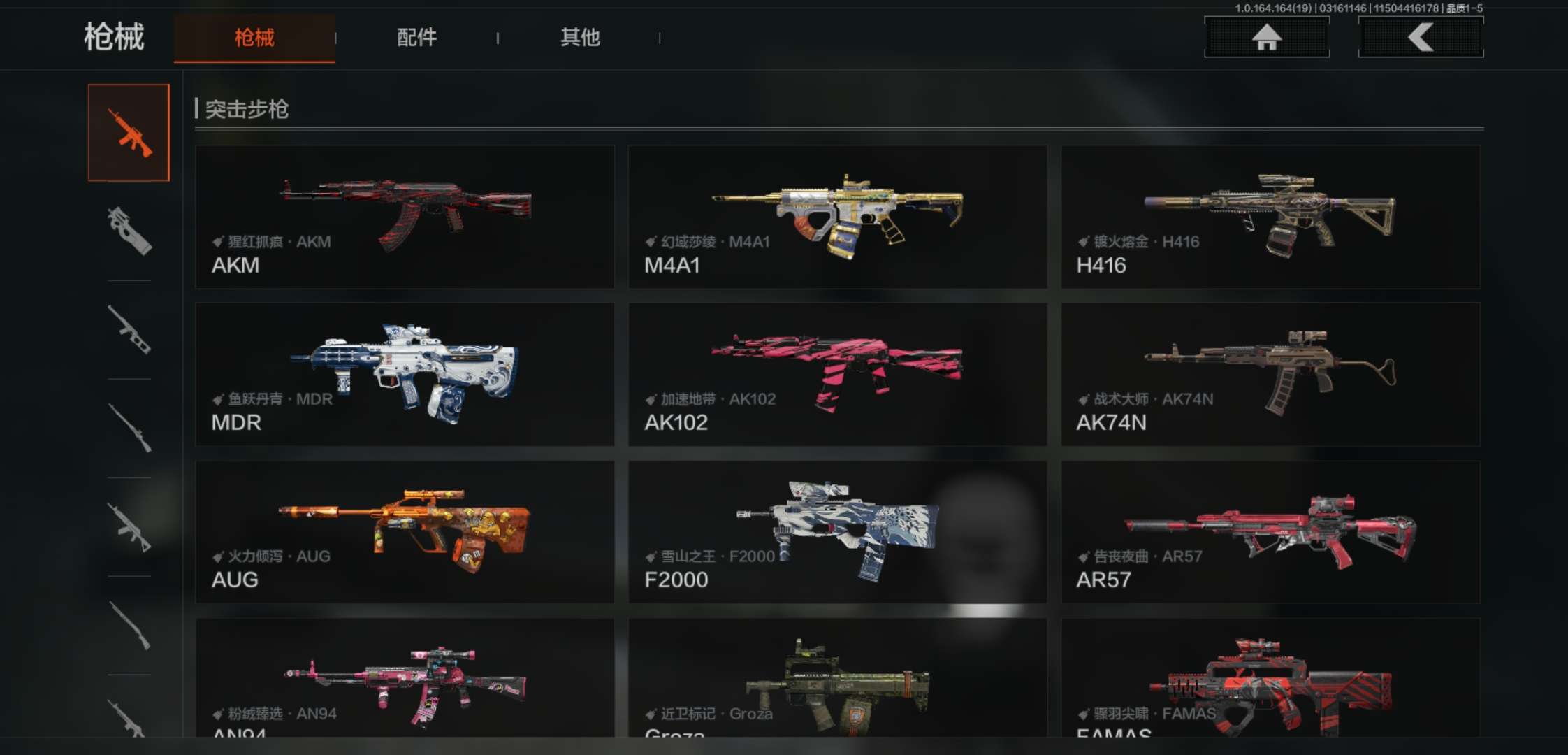Open the 其他 tab
Image resolution: width=1568 pixels, height=755 pixels.
tap(580, 38)
